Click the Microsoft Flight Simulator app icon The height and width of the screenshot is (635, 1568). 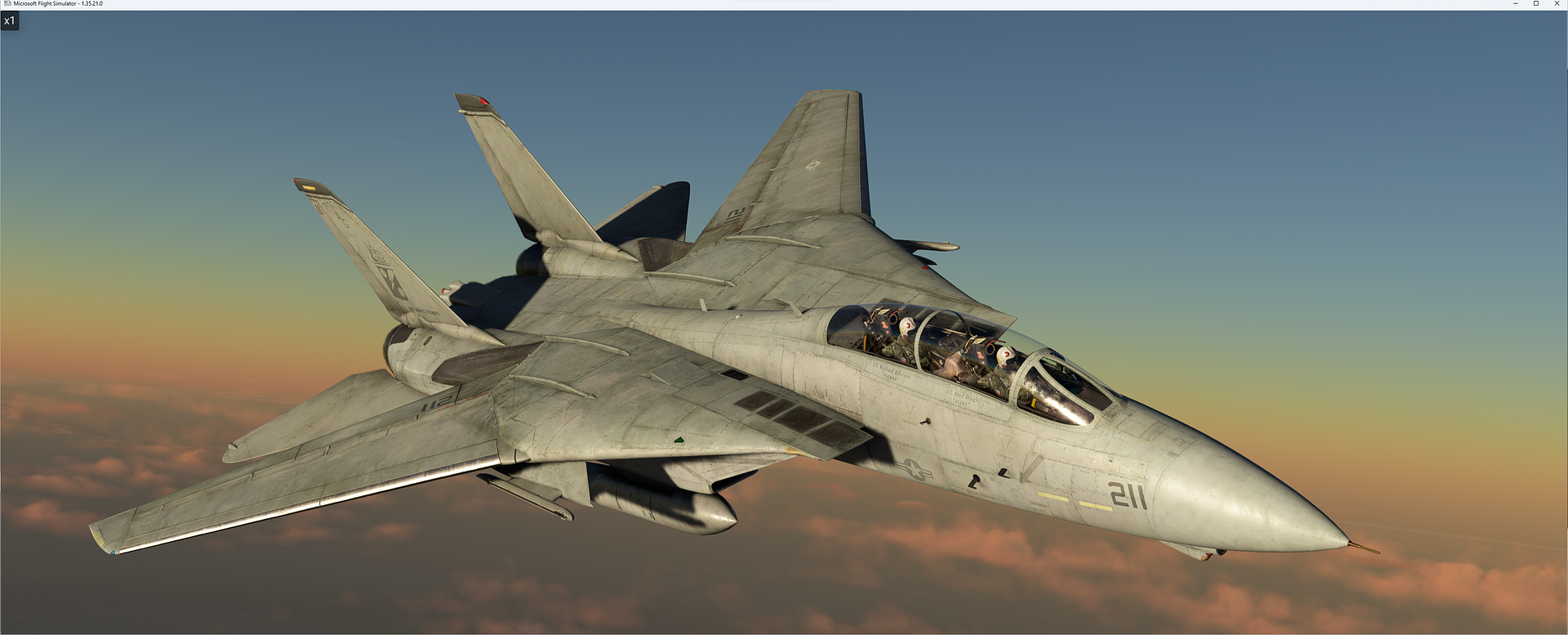click(x=8, y=3)
